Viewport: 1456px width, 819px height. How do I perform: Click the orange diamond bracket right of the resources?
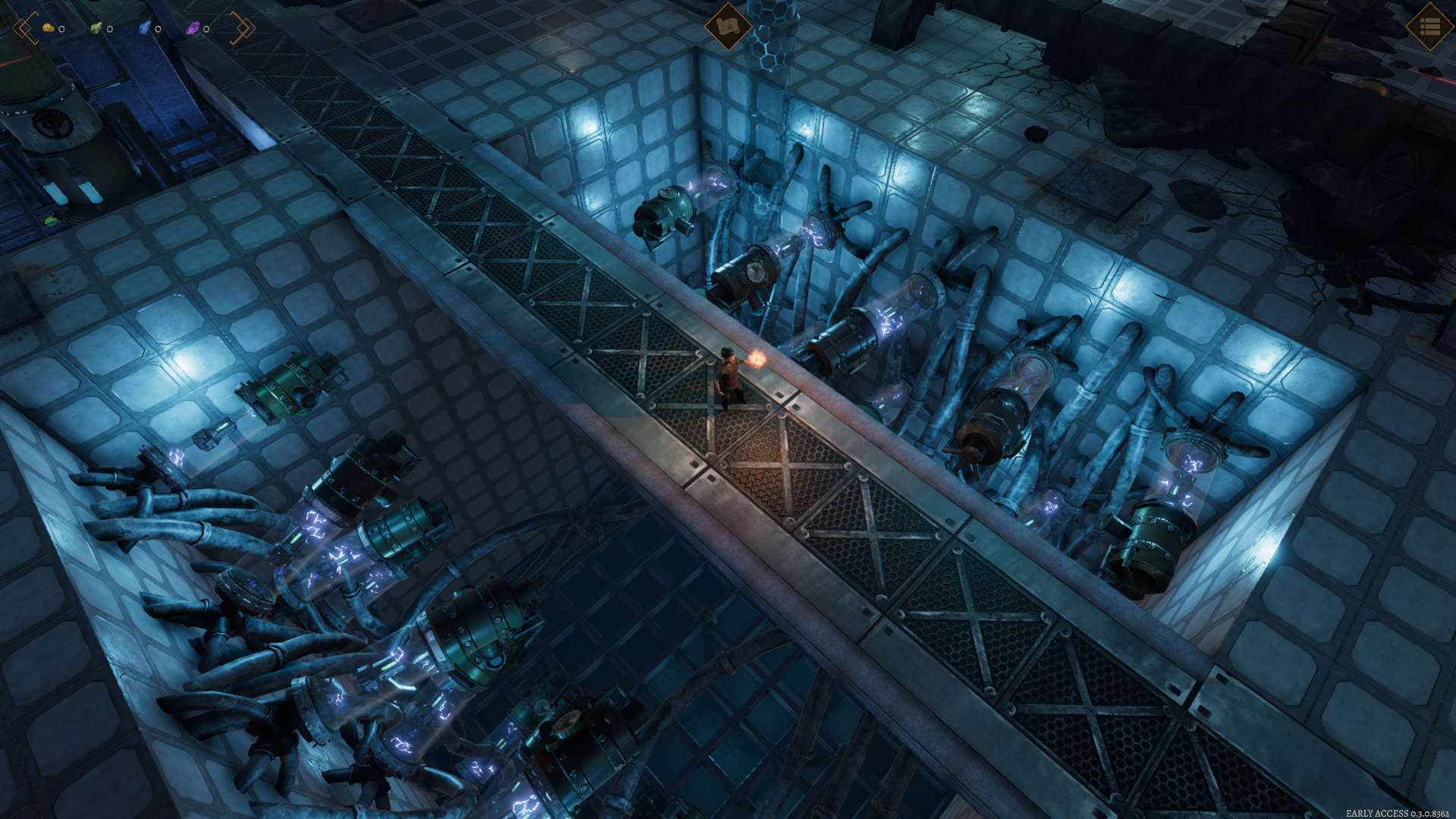click(x=242, y=28)
